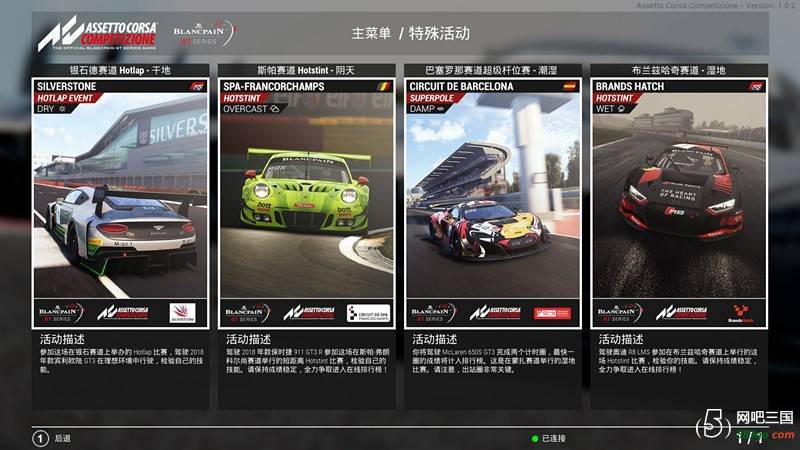Select the Silverstone Hotlap event card

tap(120, 202)
